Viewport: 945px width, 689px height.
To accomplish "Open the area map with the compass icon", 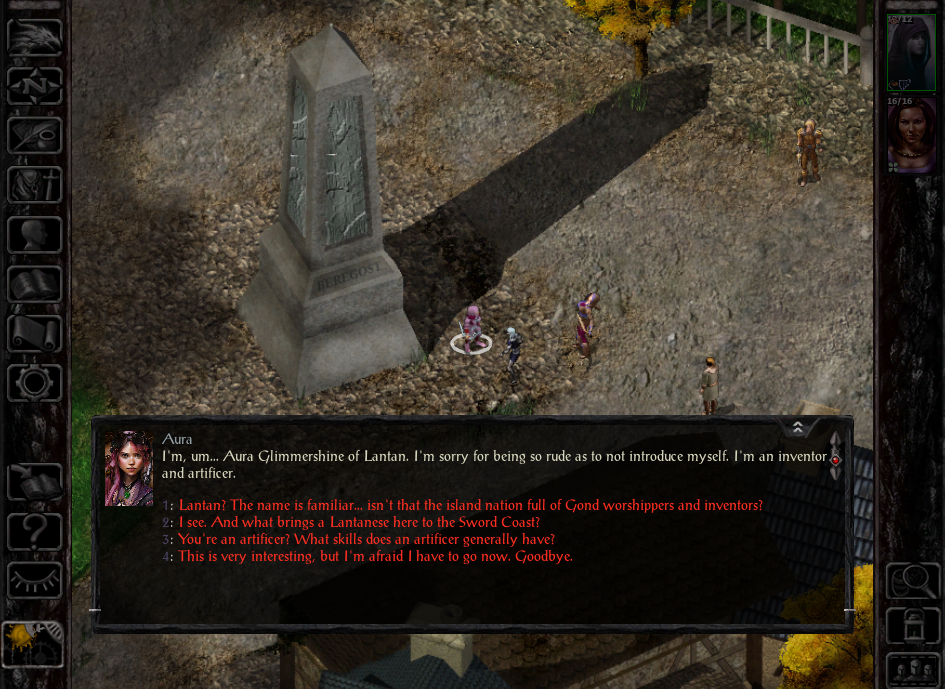I will tap(35, 87).
